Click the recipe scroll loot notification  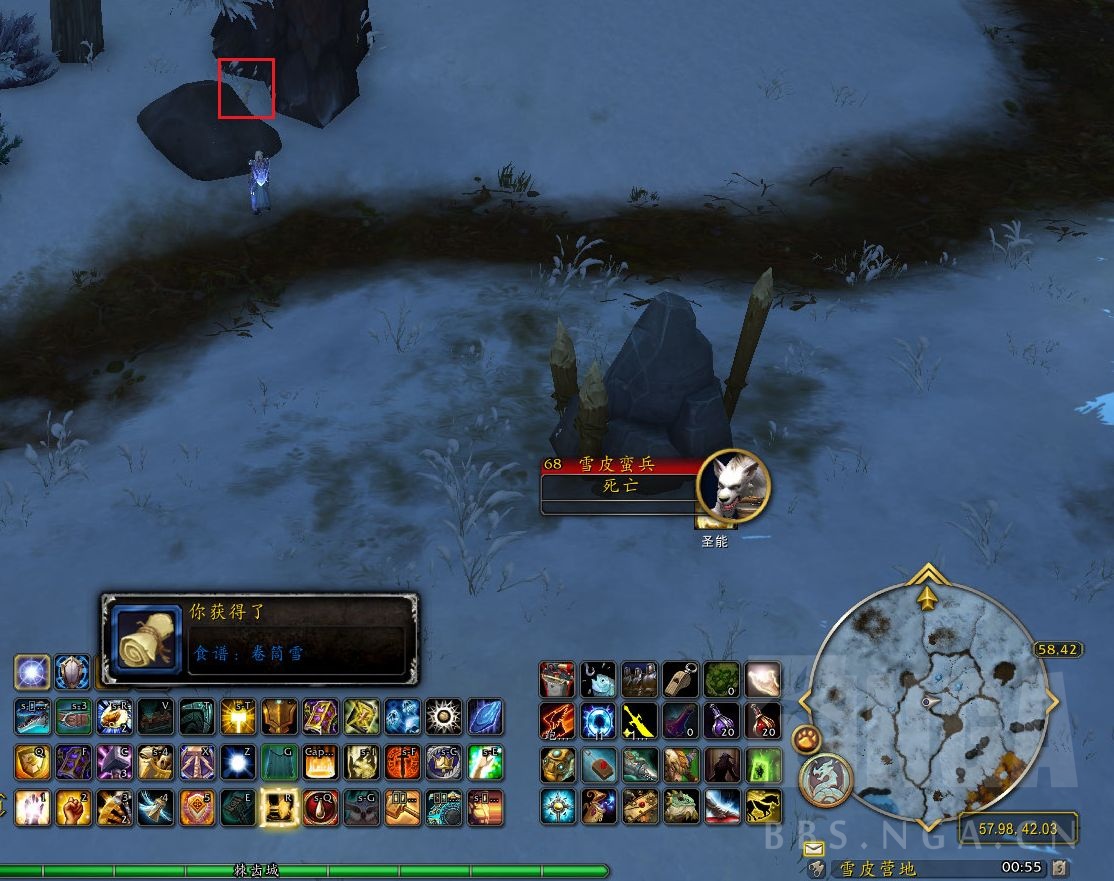tap(259, 638)
